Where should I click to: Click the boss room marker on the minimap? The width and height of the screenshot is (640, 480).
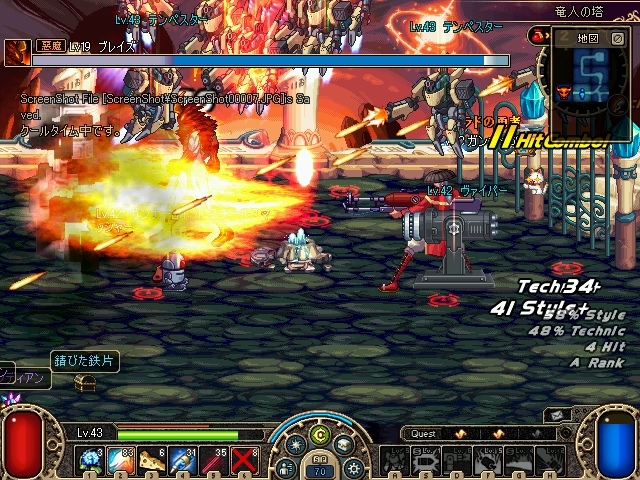coord(562,93)
